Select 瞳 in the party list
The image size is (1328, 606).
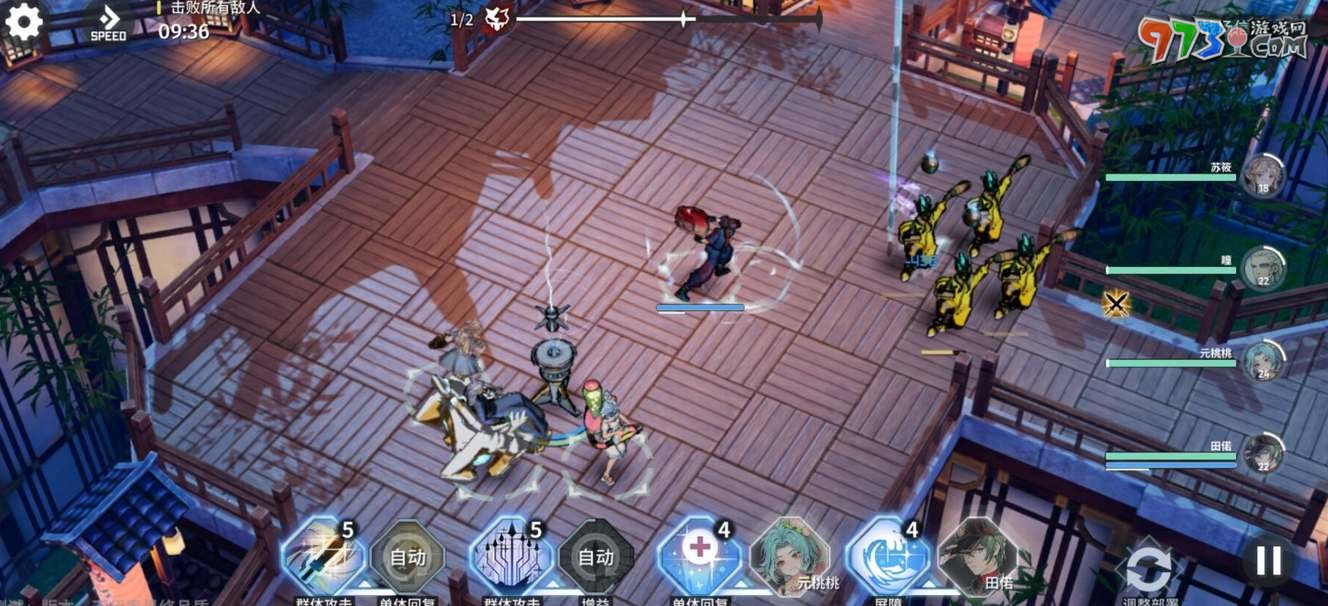tap(1263, 267)
